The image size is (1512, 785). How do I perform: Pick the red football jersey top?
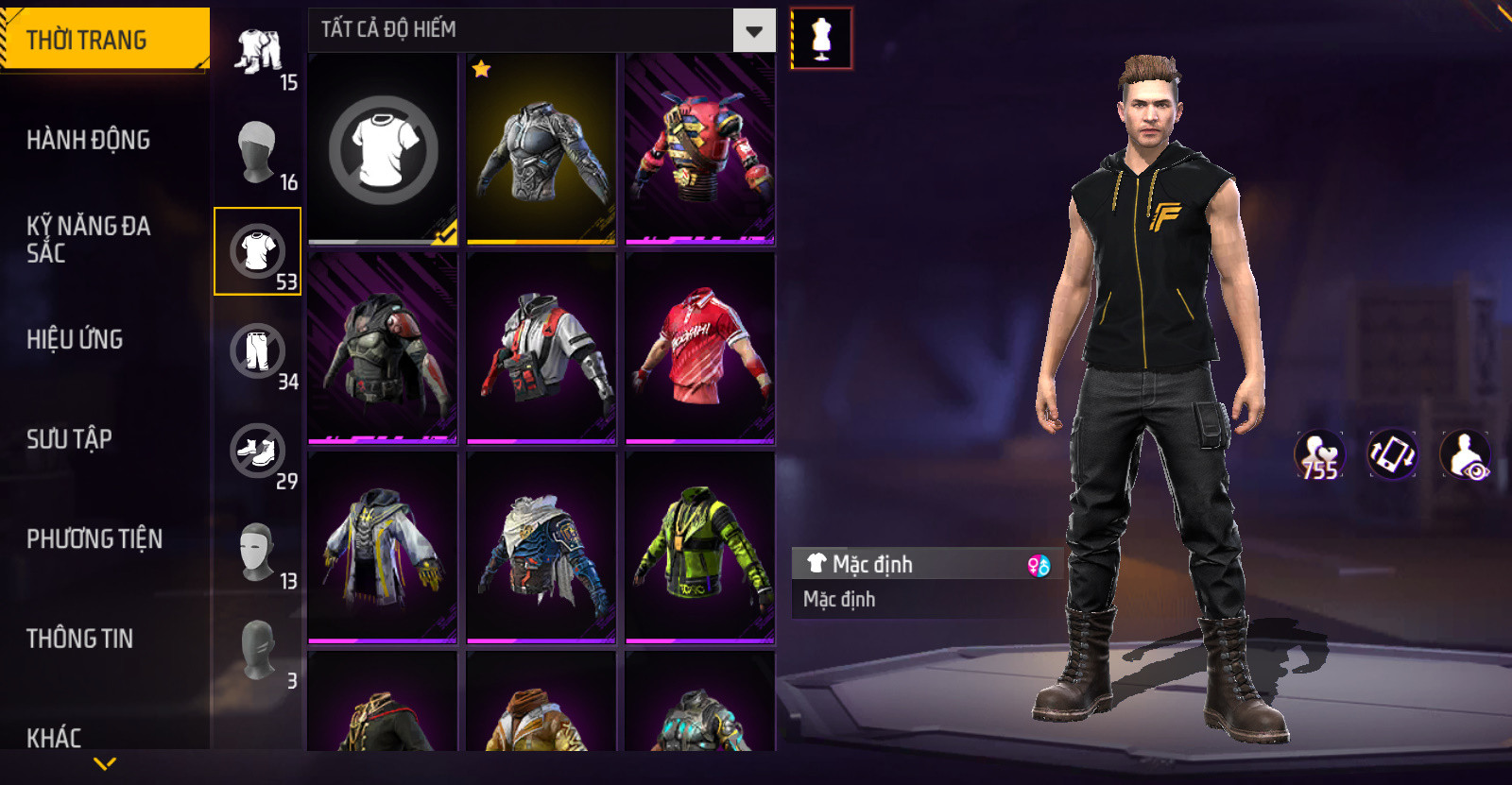pos(699,349)
